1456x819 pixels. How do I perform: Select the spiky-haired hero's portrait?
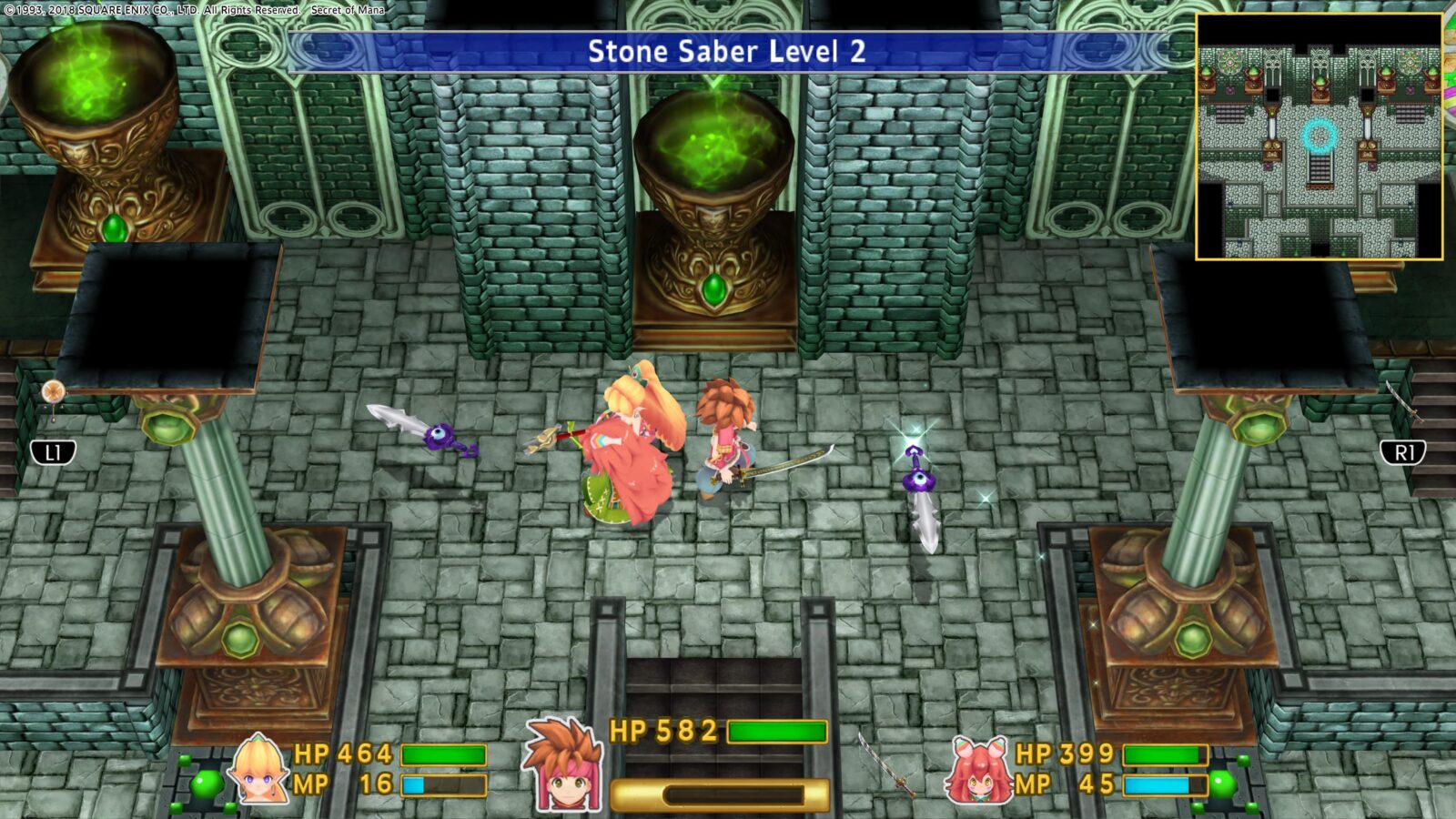coord(561,764)
